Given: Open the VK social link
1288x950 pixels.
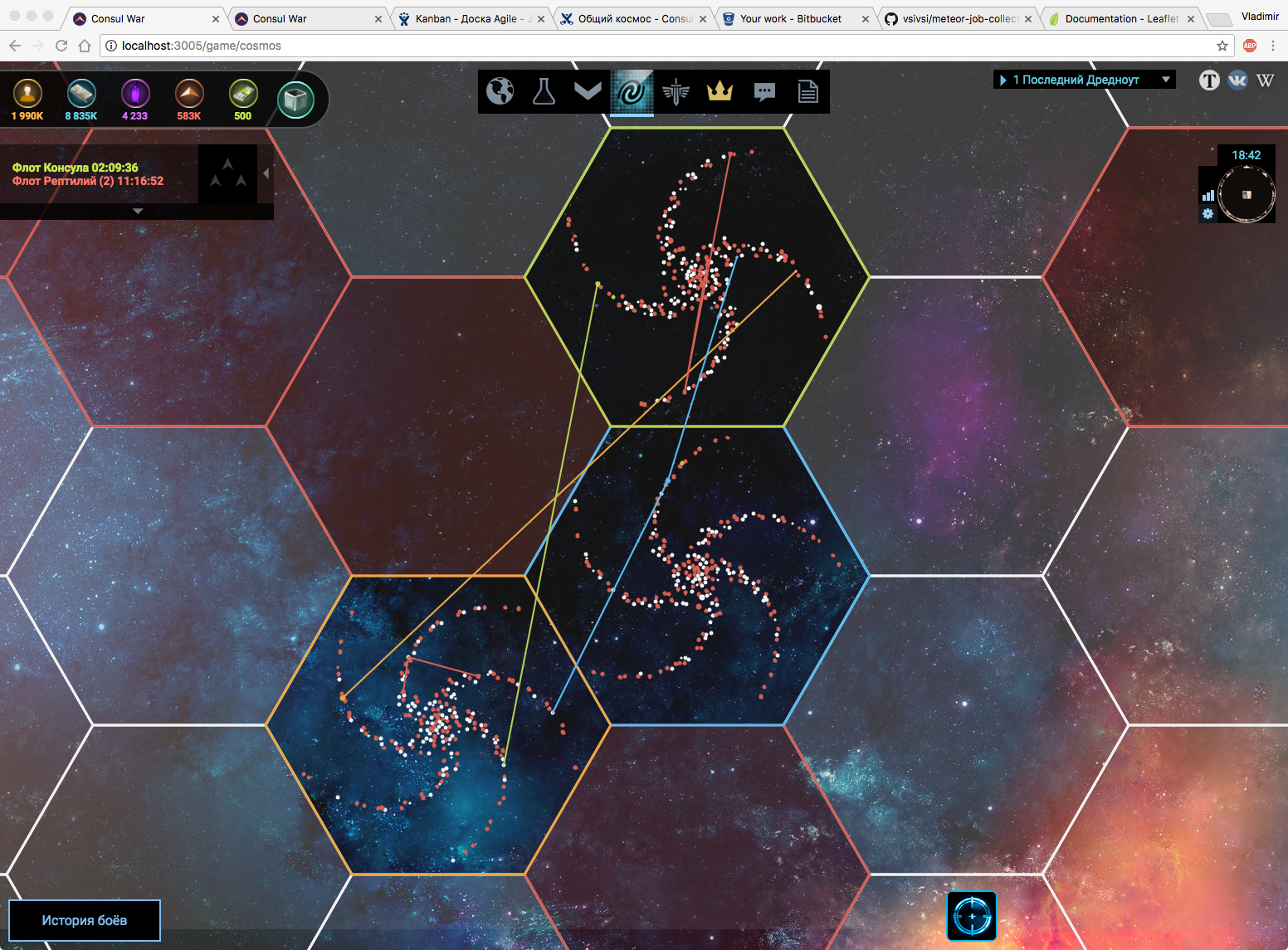Looking at the screenshot, I should pyautogui.click(x=1237, y=80).
